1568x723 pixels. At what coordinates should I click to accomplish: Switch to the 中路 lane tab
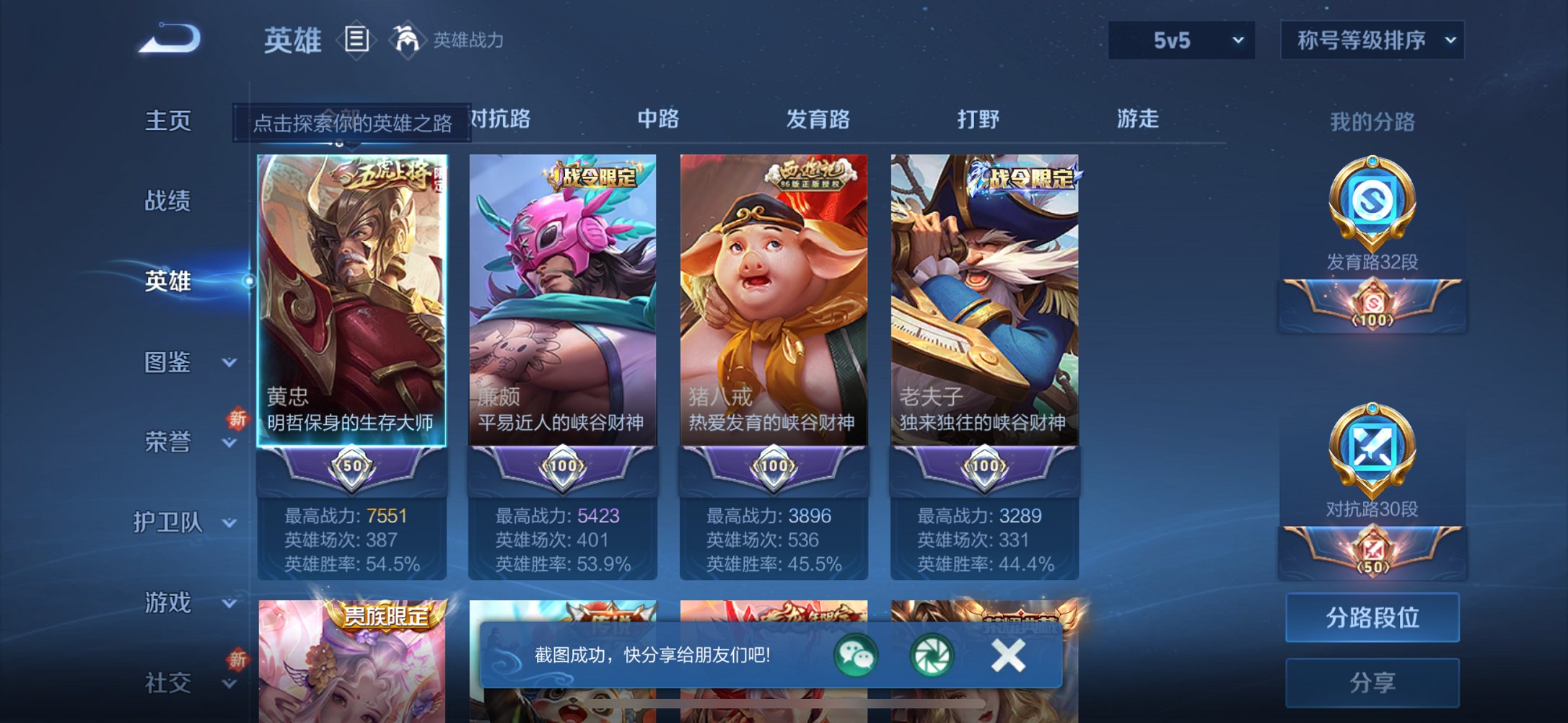659,120
